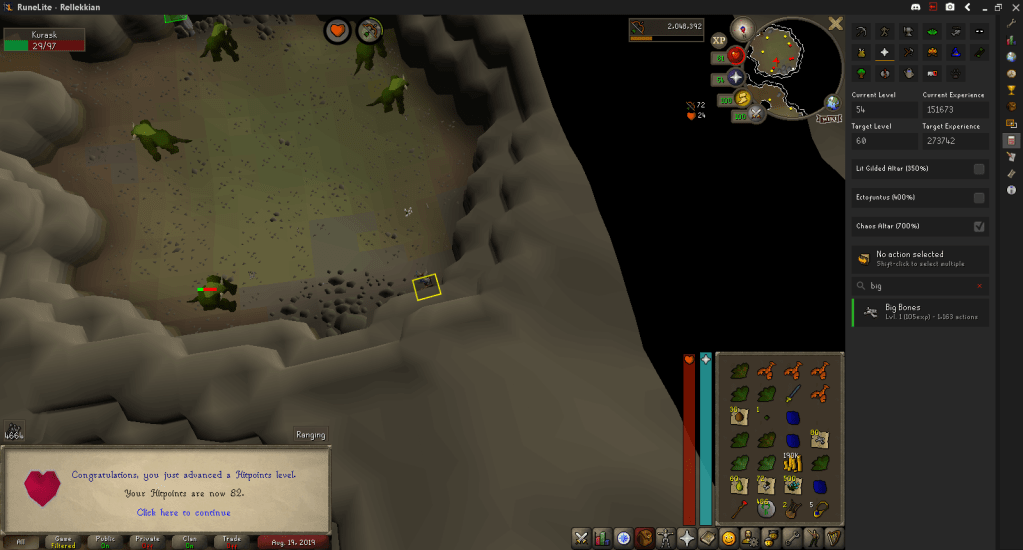Select the Private chat tab
The height and width of the screenshot is (550, 1023).
point(148,541)
